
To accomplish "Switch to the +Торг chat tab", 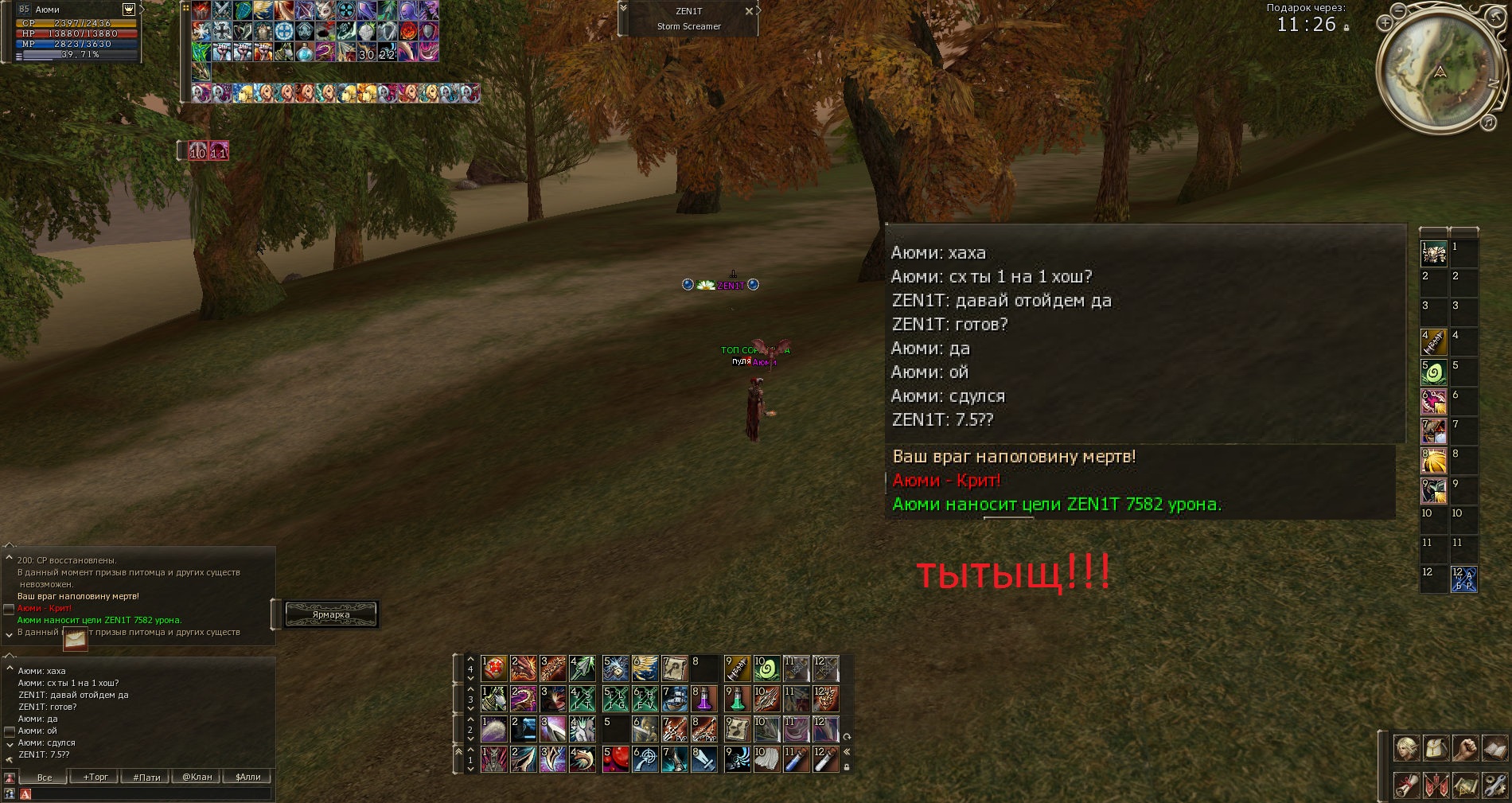I will pos(96,777).
